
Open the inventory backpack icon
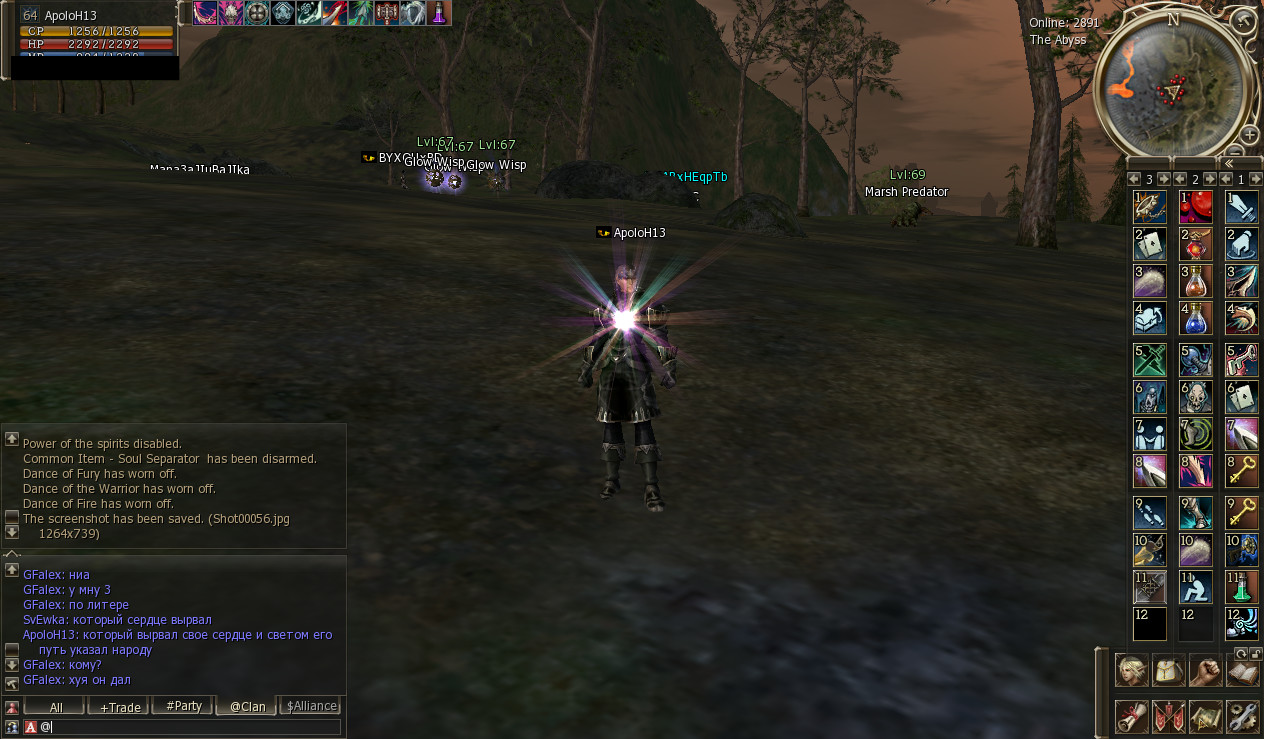pos(1168,669)
